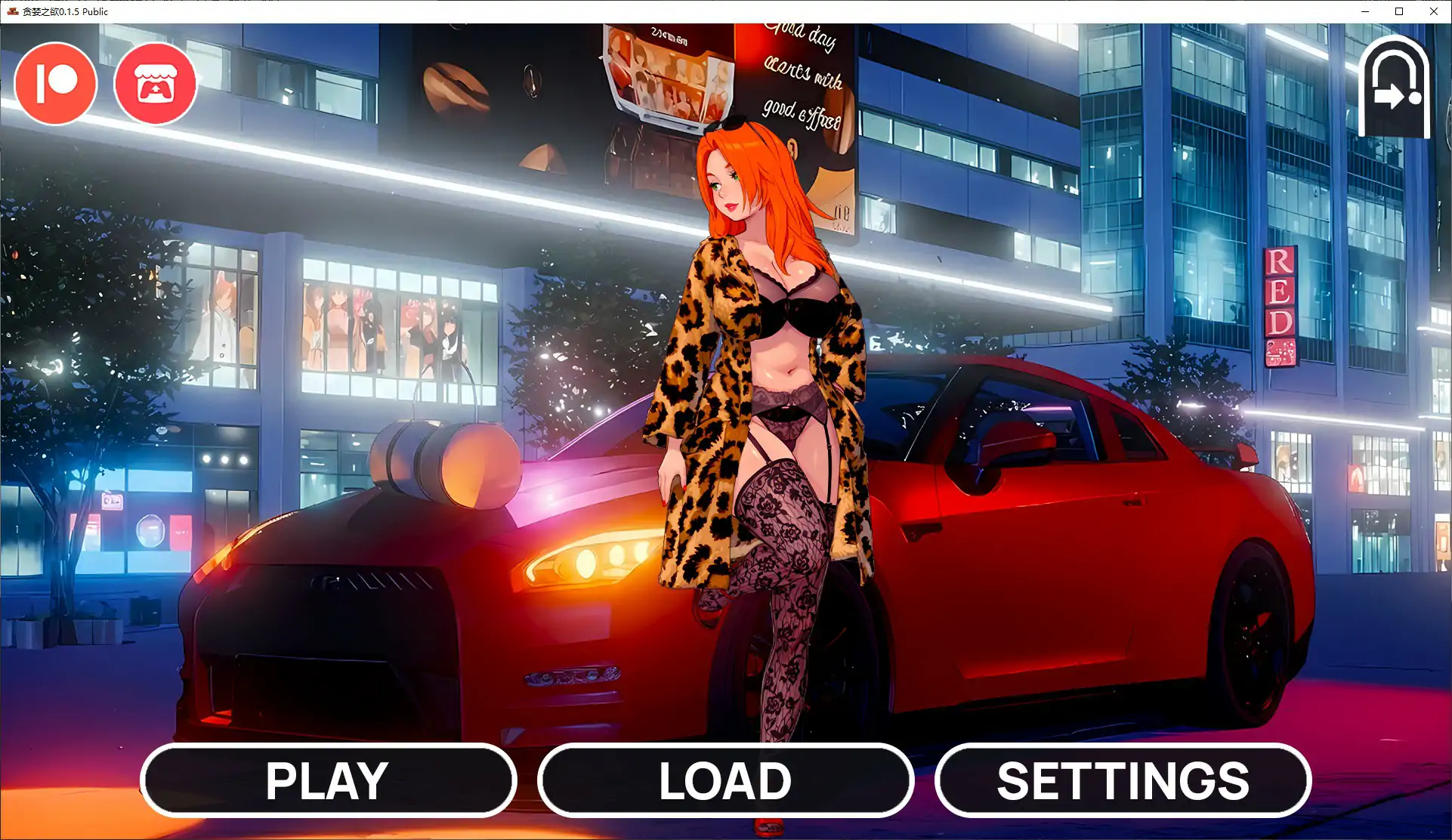The height and width of the screenshot is (840, 1452).
Task: Open the itch.io store icon
Action: (156, 83)
